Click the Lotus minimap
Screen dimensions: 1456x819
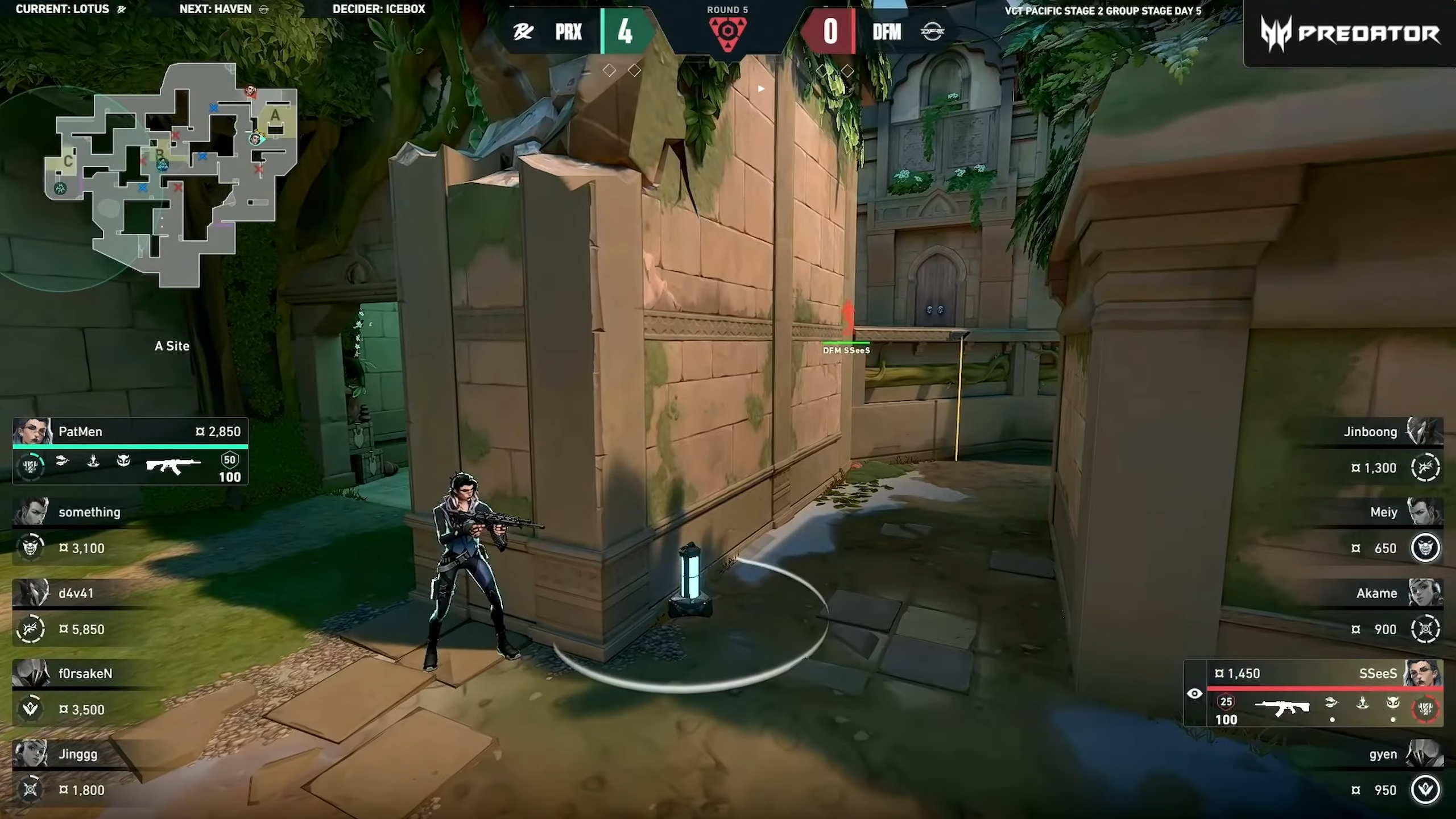[171, 173]
